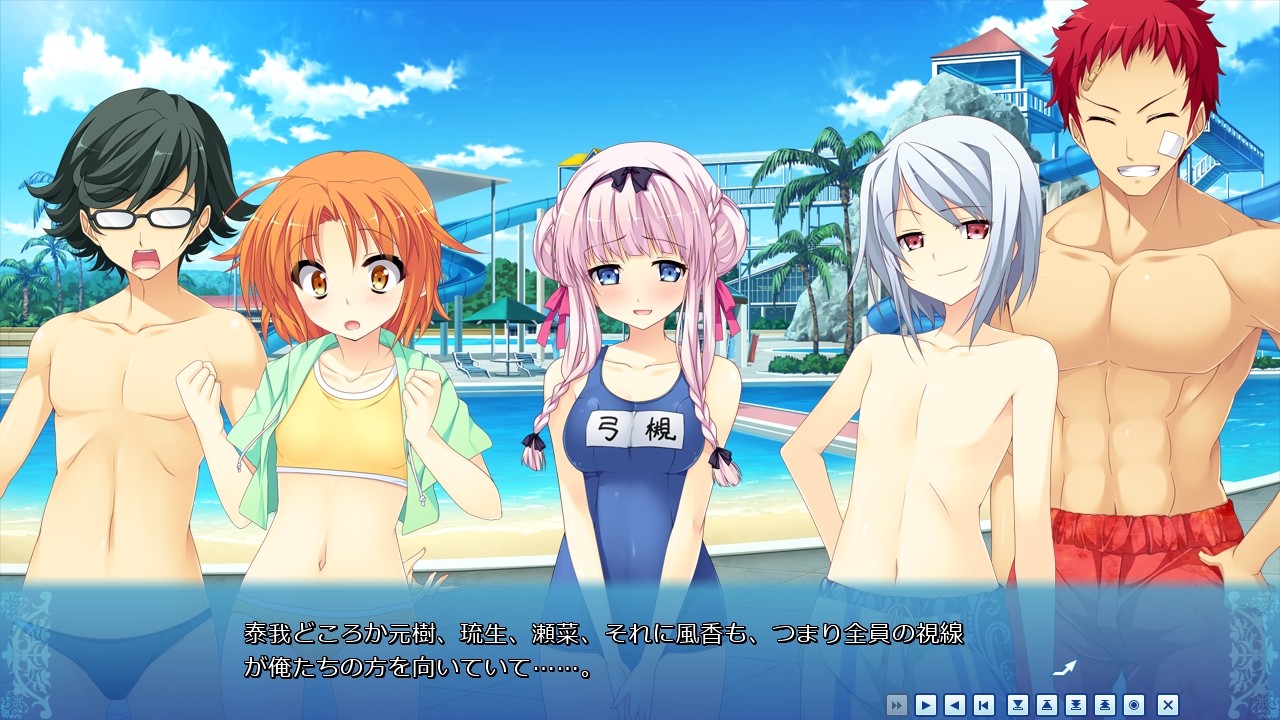Viewport: 1280px width, 720px height.
Task: Click the double up-arrow quick load button
Action: coord(1105,704)
